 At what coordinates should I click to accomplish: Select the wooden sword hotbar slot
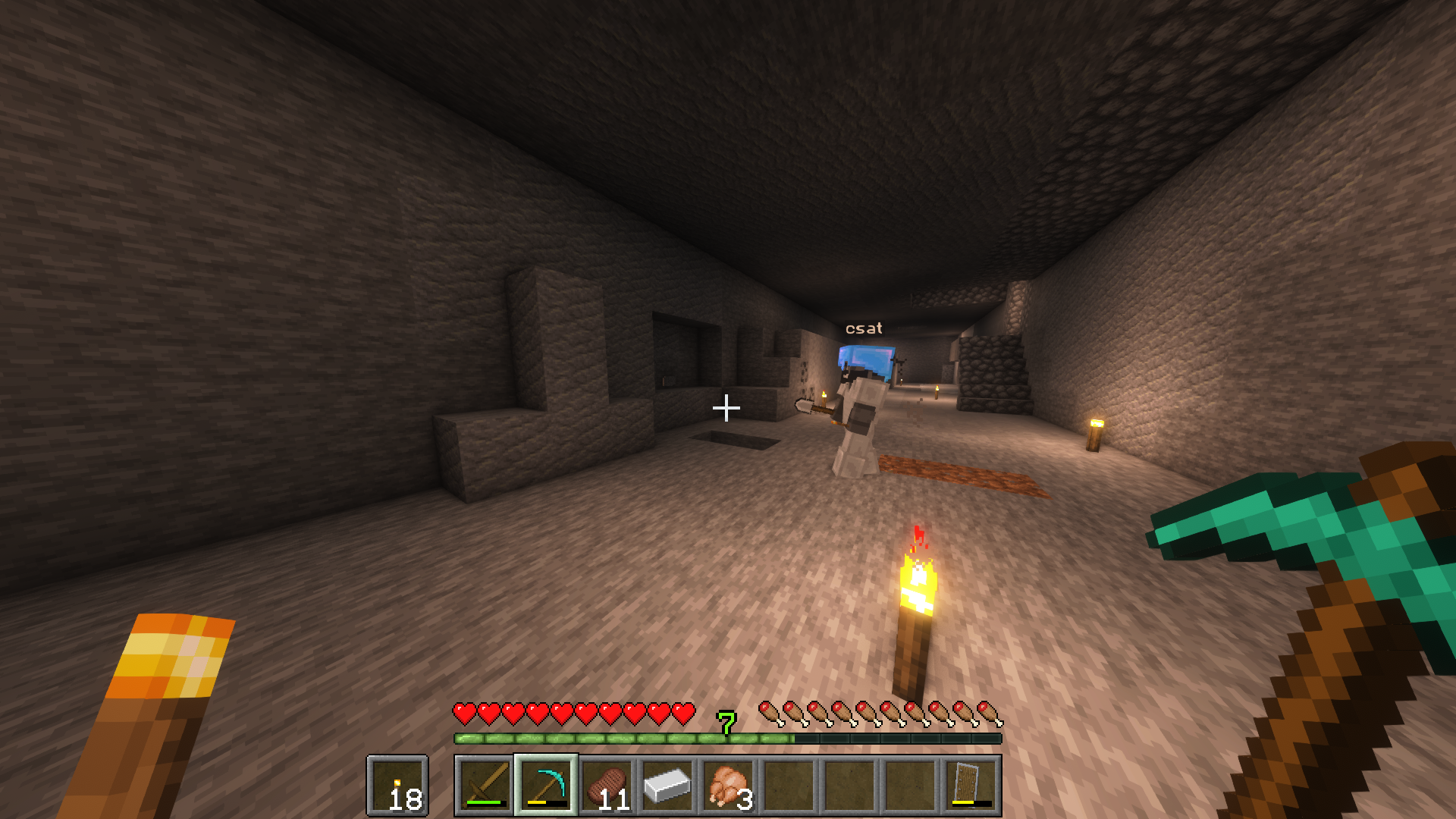coord(485,785)
